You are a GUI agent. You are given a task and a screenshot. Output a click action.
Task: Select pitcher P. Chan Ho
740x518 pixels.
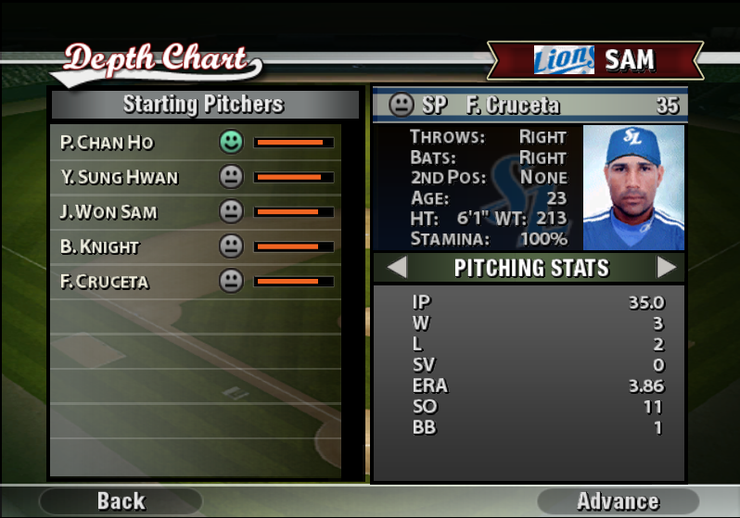click(x=107, y=143)
